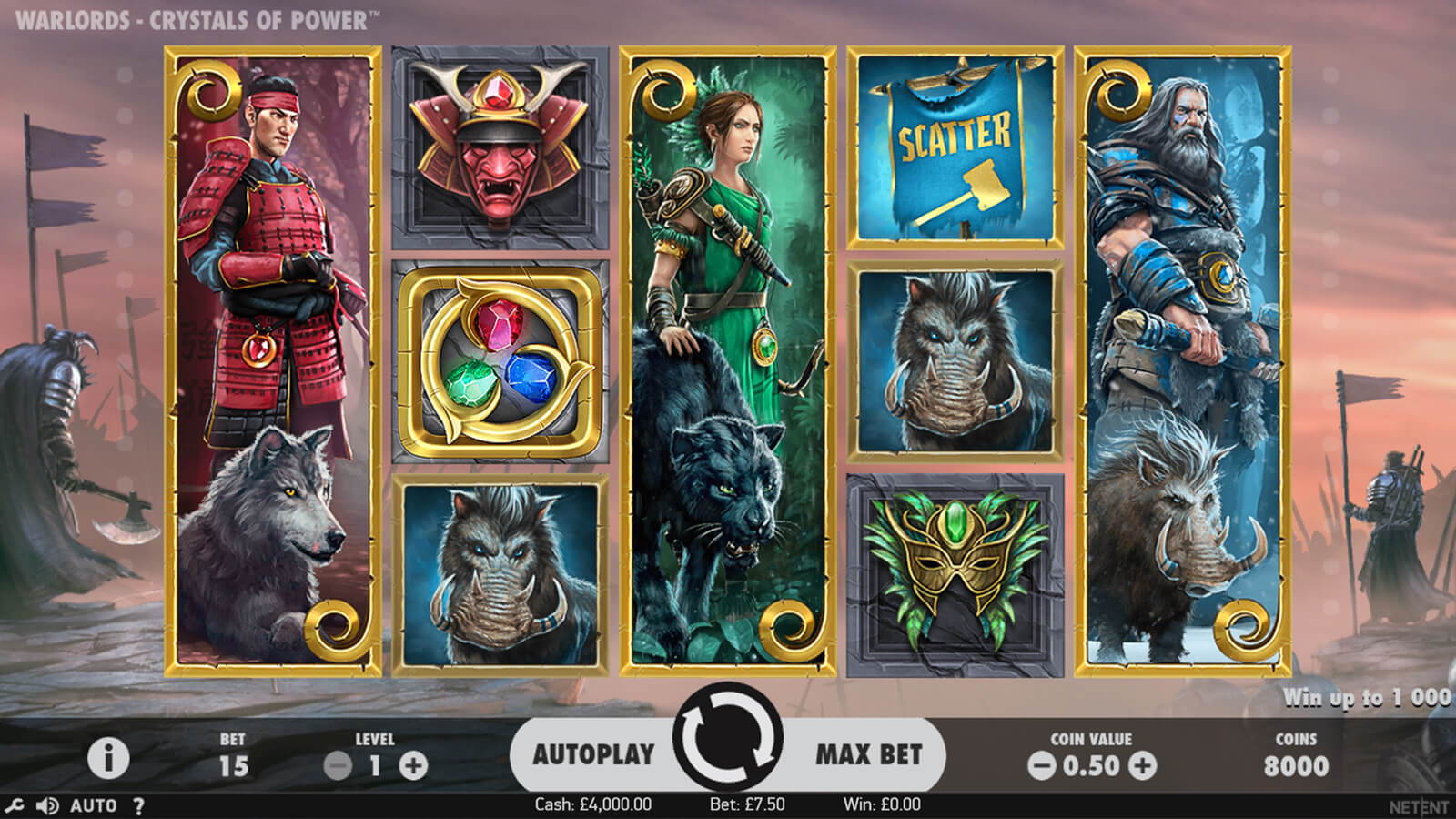Lower the coin value

(x=1041, y=766)
